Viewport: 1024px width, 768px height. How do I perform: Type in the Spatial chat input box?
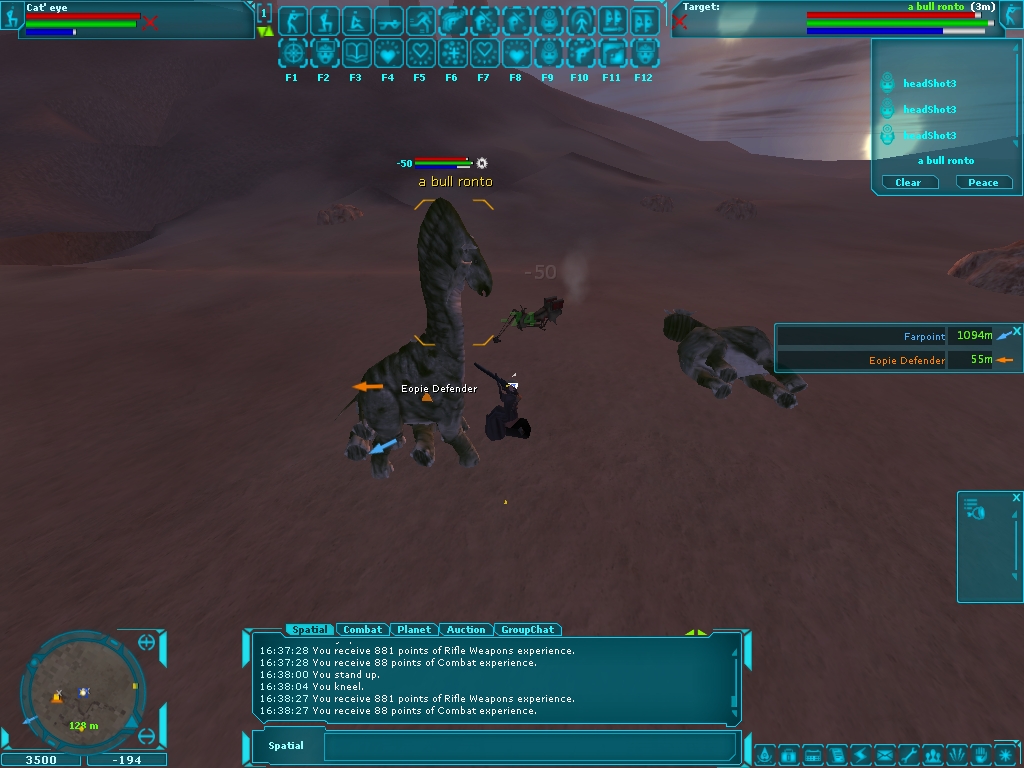click(x=530, y=746)
